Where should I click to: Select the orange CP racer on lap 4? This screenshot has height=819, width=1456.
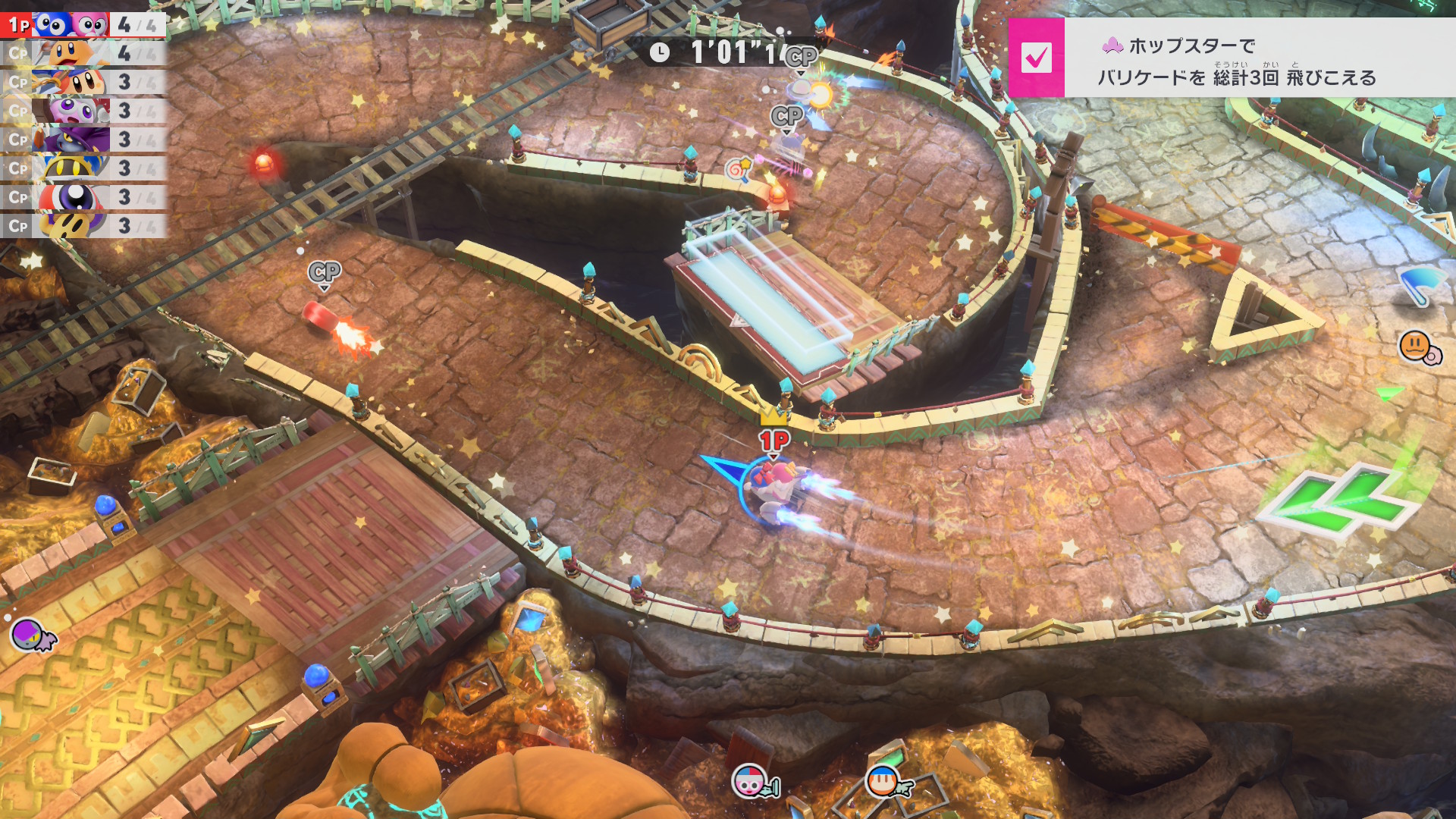pyautogui.click(x=82, y=54)
